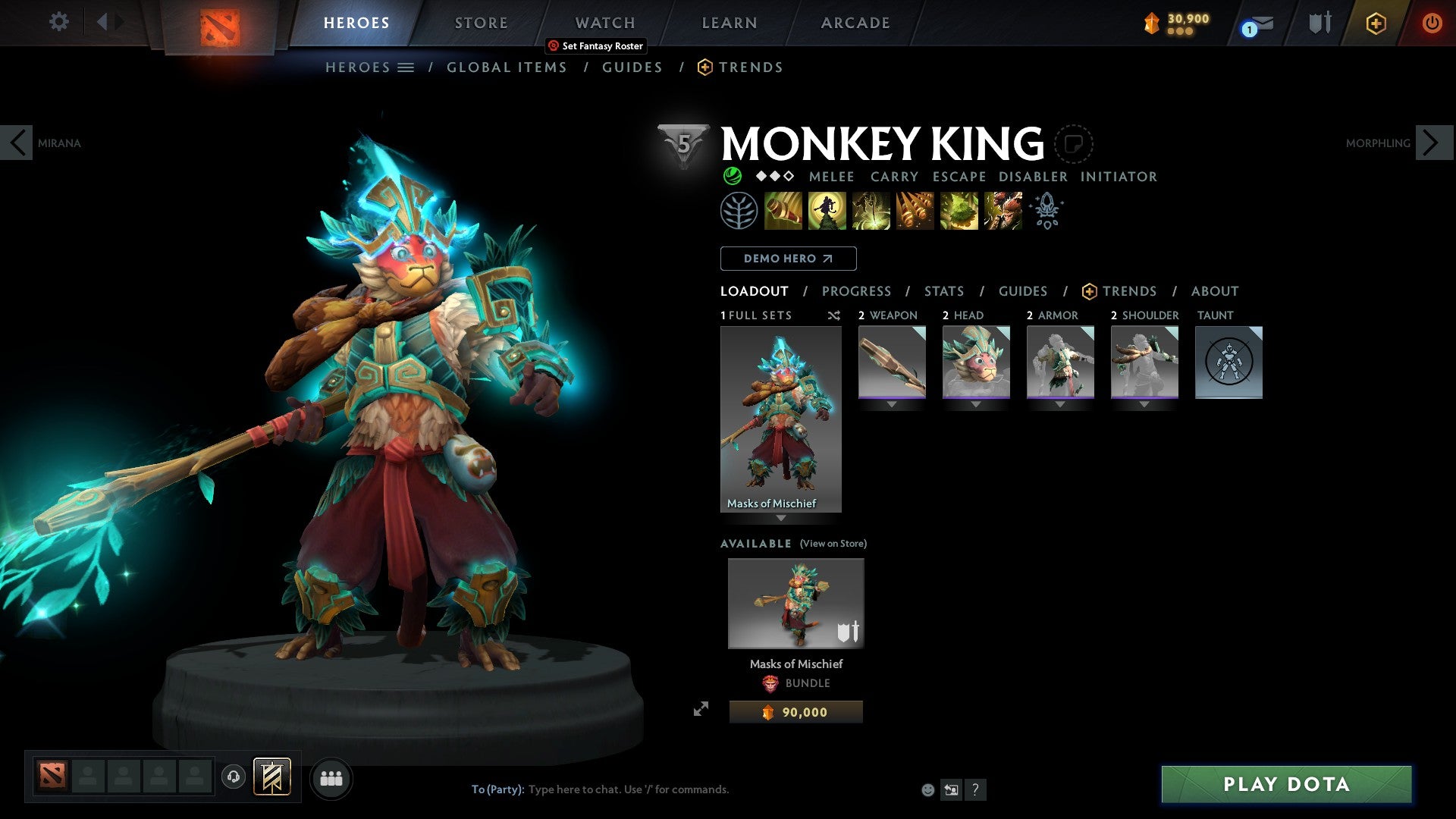Open the armory swords-and-shield icon
This screenshot has width=1456, height=819.
click(1319, 23)
